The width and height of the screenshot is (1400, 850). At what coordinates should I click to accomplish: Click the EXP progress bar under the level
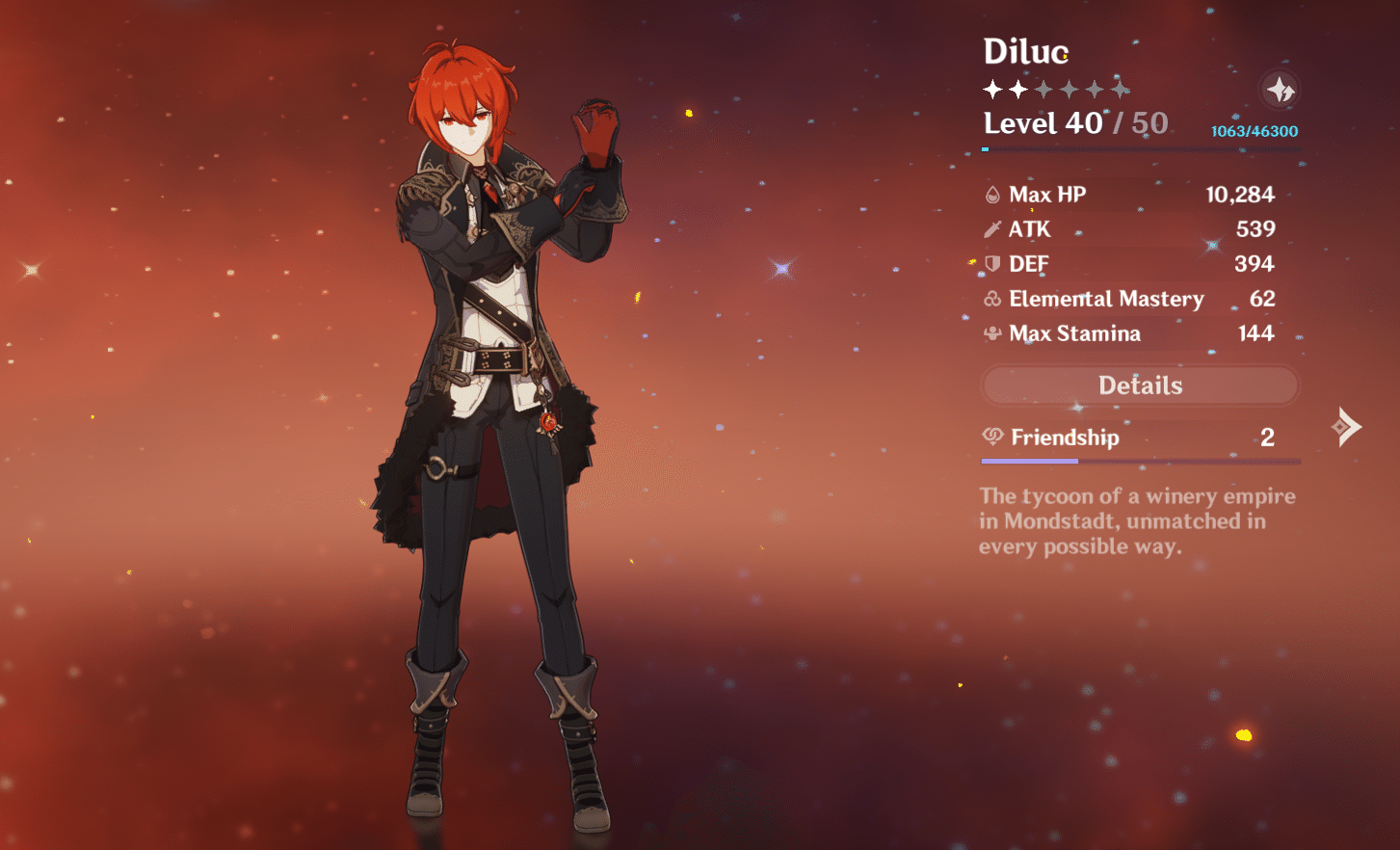tap(1140, 146)
